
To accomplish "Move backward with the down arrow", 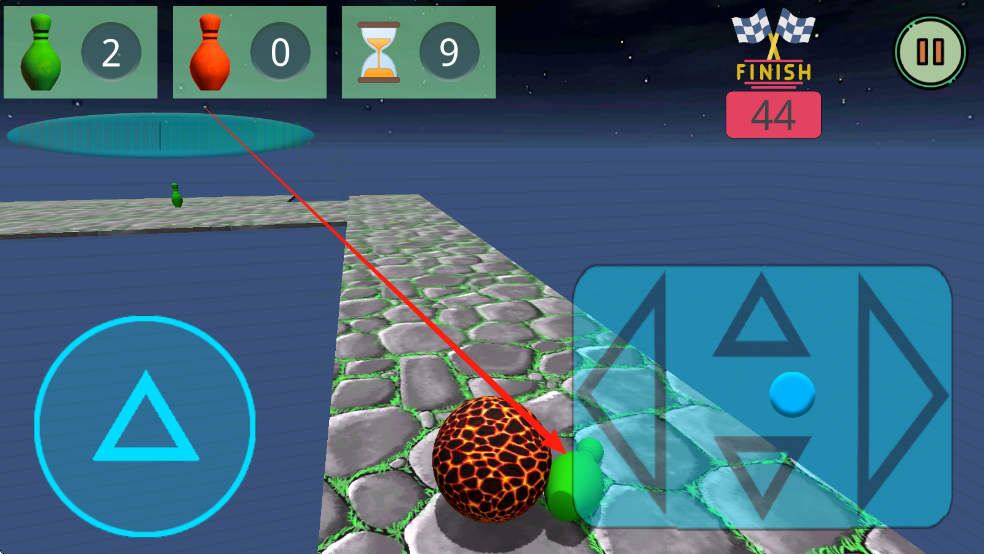I will pyautogui.click(x=762, y=473).
